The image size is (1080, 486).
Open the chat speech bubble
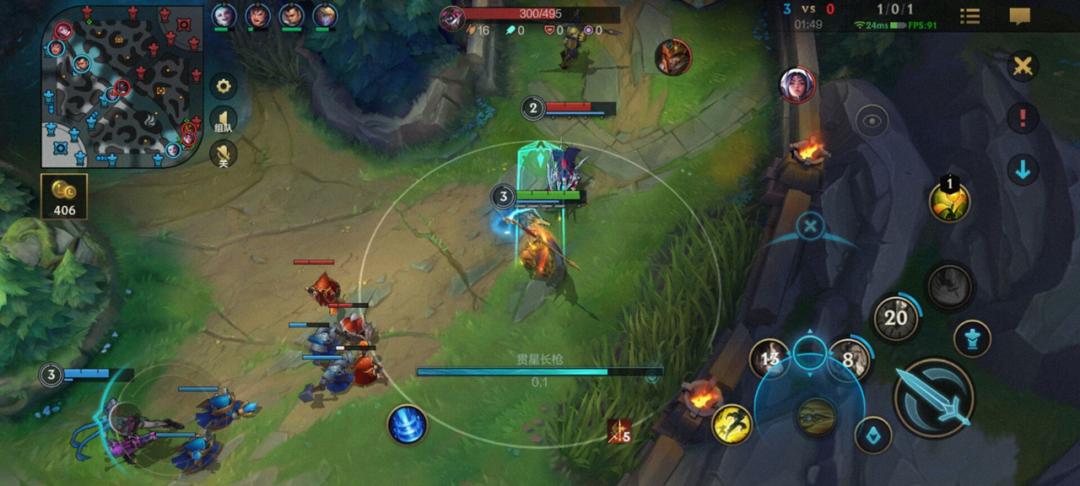point(1019,16)
